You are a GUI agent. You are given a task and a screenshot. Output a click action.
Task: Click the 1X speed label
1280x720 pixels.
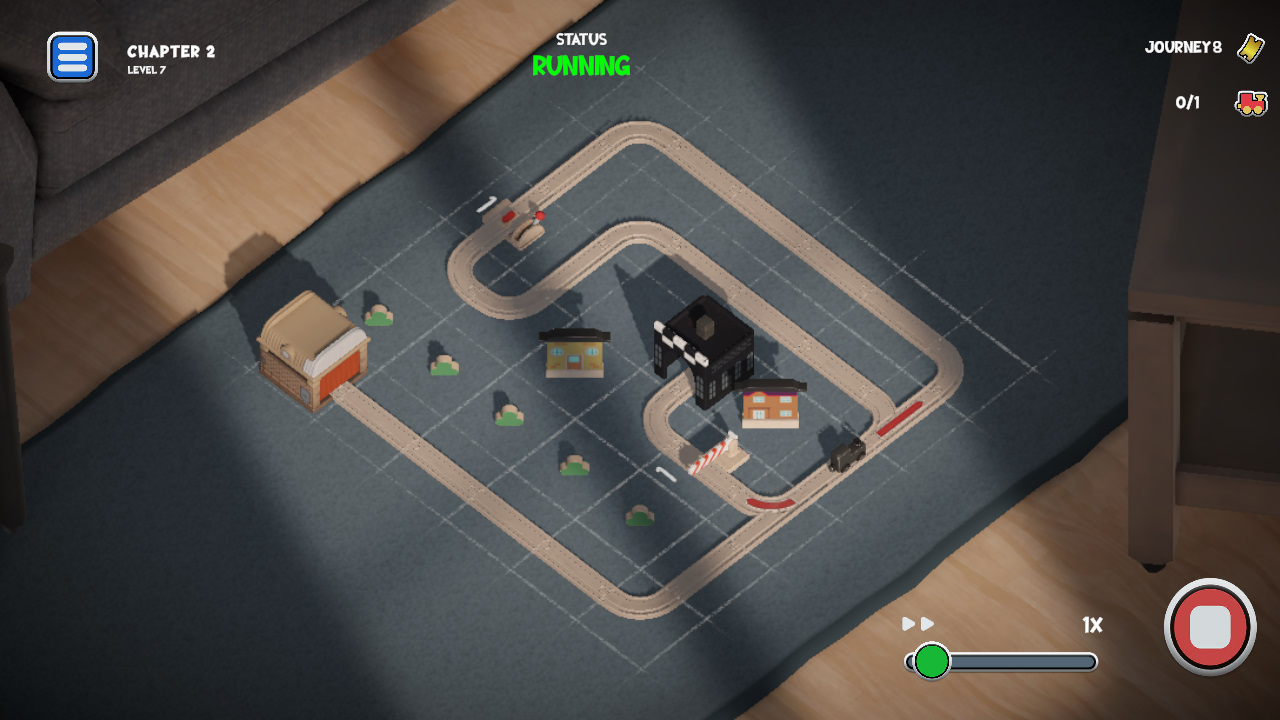coord(1092,625)
